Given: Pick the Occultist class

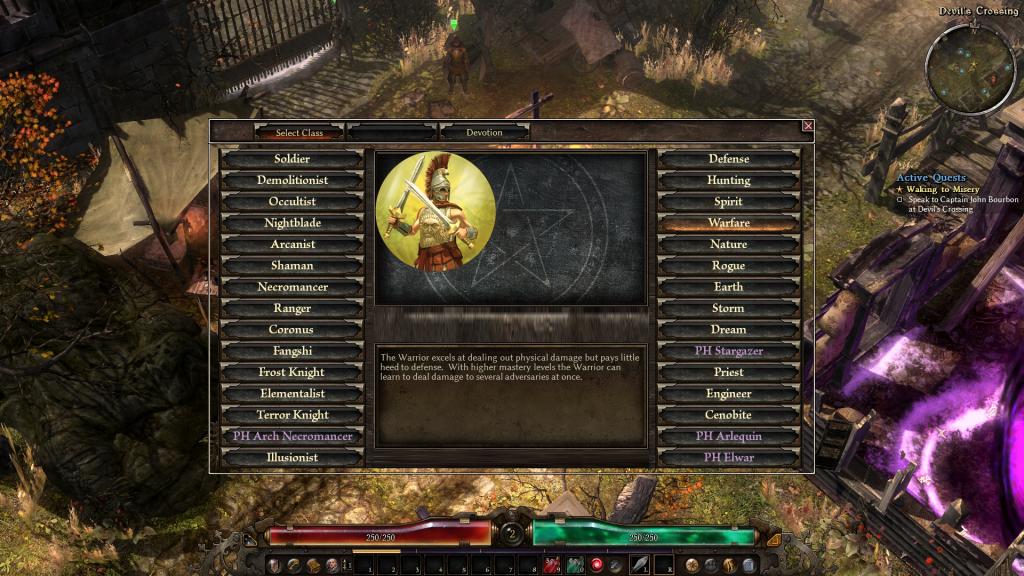Looking at the screenshot, I should [292, 202].
